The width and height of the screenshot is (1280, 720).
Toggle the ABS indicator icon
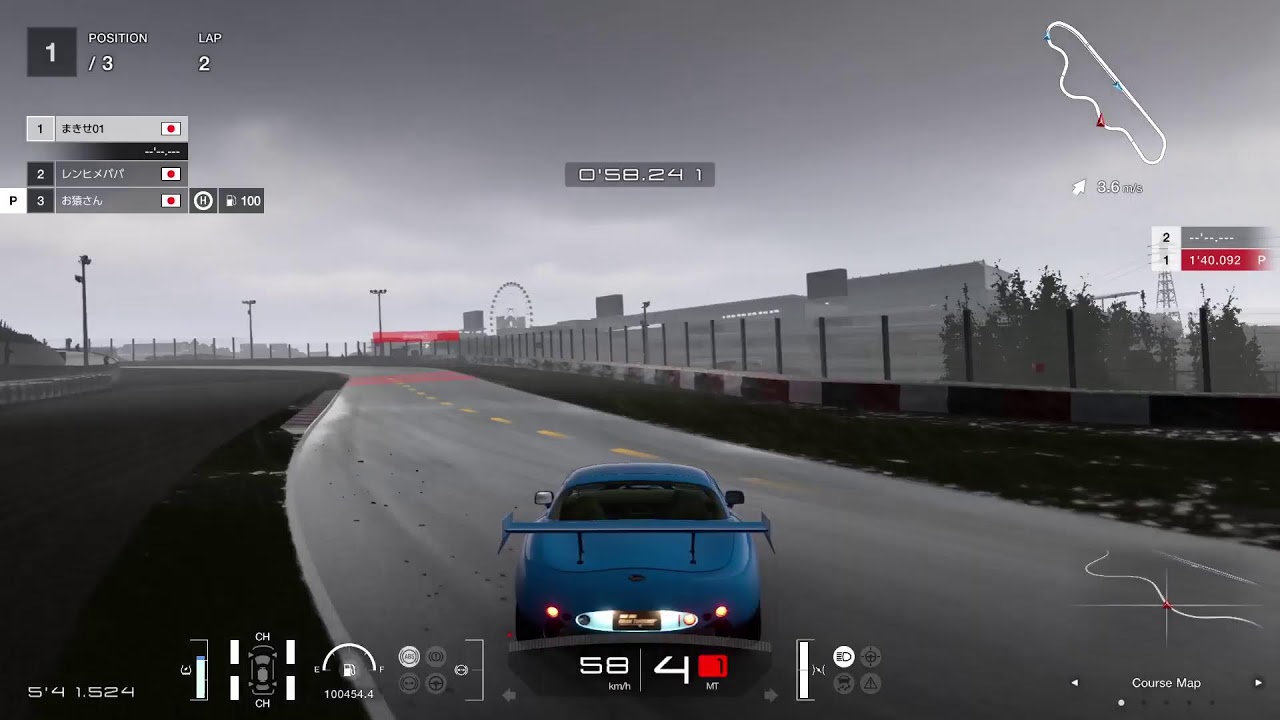click(x=409, y=657)
